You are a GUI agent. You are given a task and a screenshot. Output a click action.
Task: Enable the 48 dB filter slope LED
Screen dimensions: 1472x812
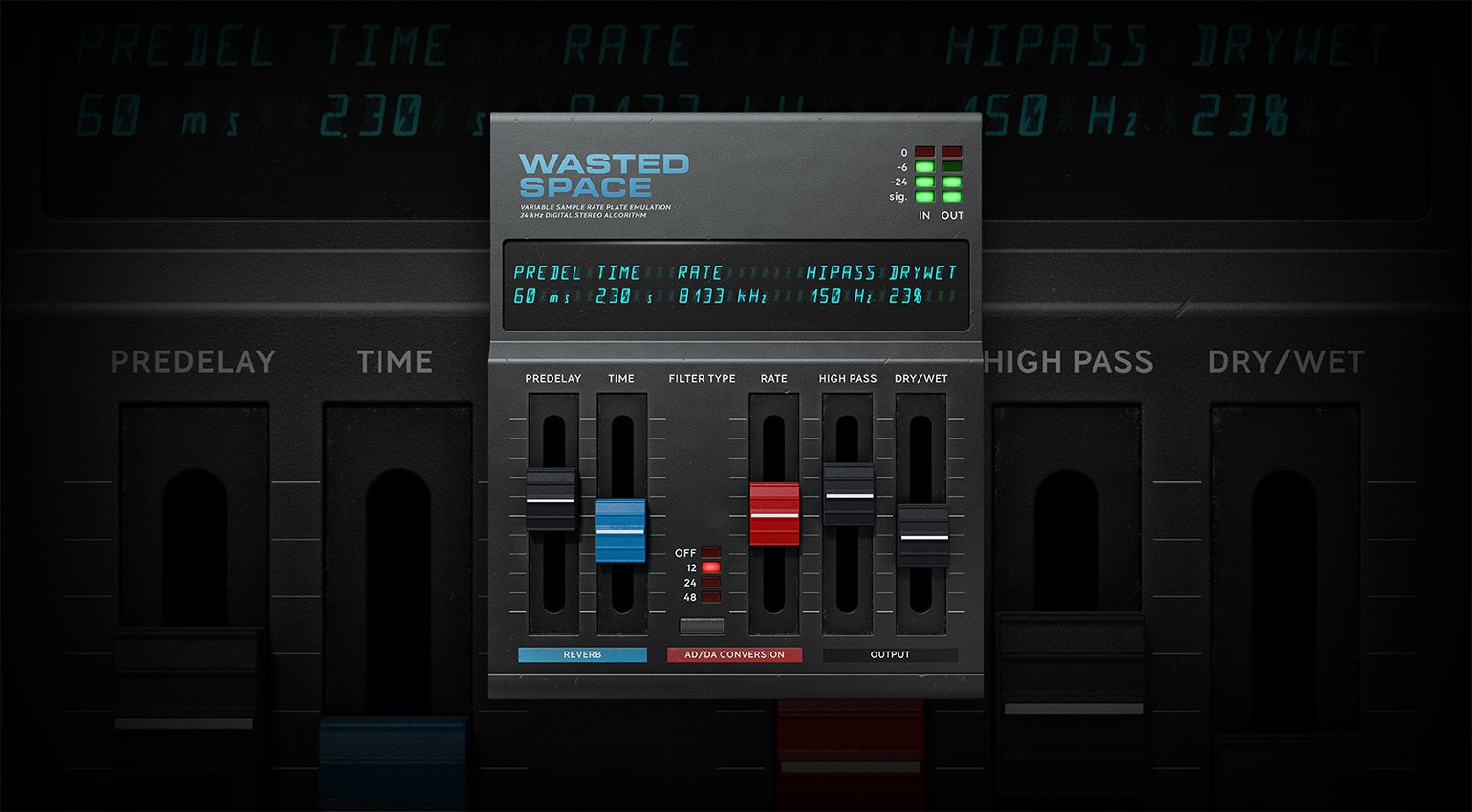709,595
